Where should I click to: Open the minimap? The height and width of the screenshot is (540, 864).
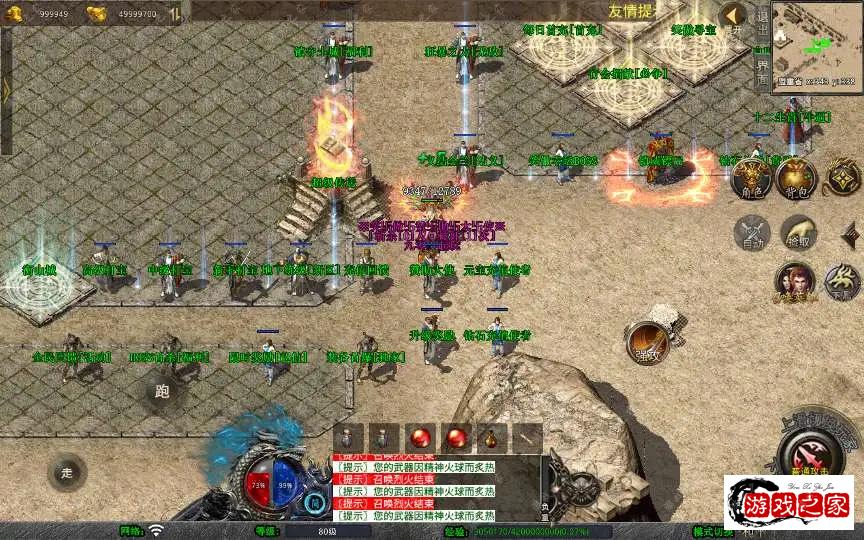(x=816, y=45)
